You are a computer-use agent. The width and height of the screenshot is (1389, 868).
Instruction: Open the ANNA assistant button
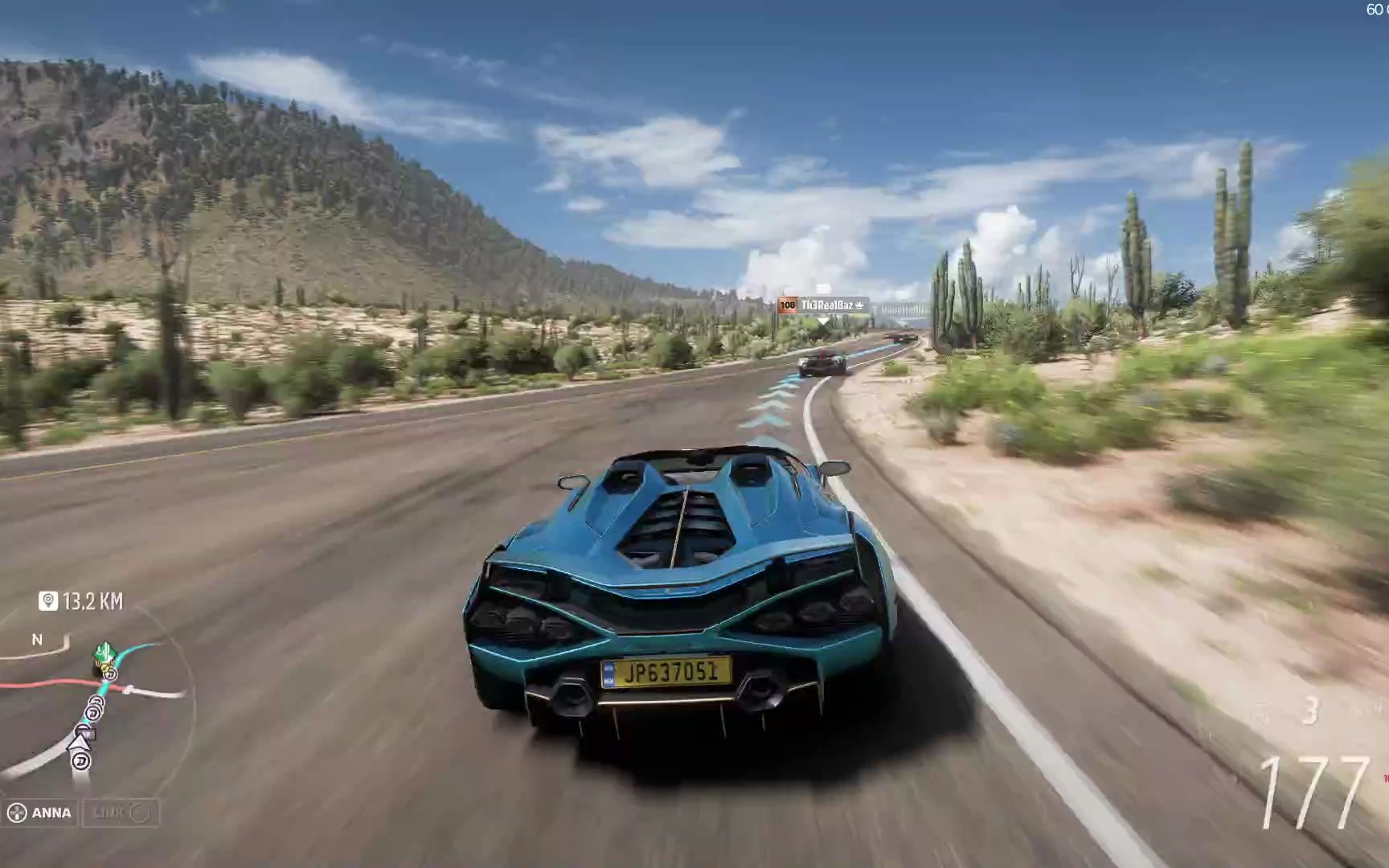40,813
